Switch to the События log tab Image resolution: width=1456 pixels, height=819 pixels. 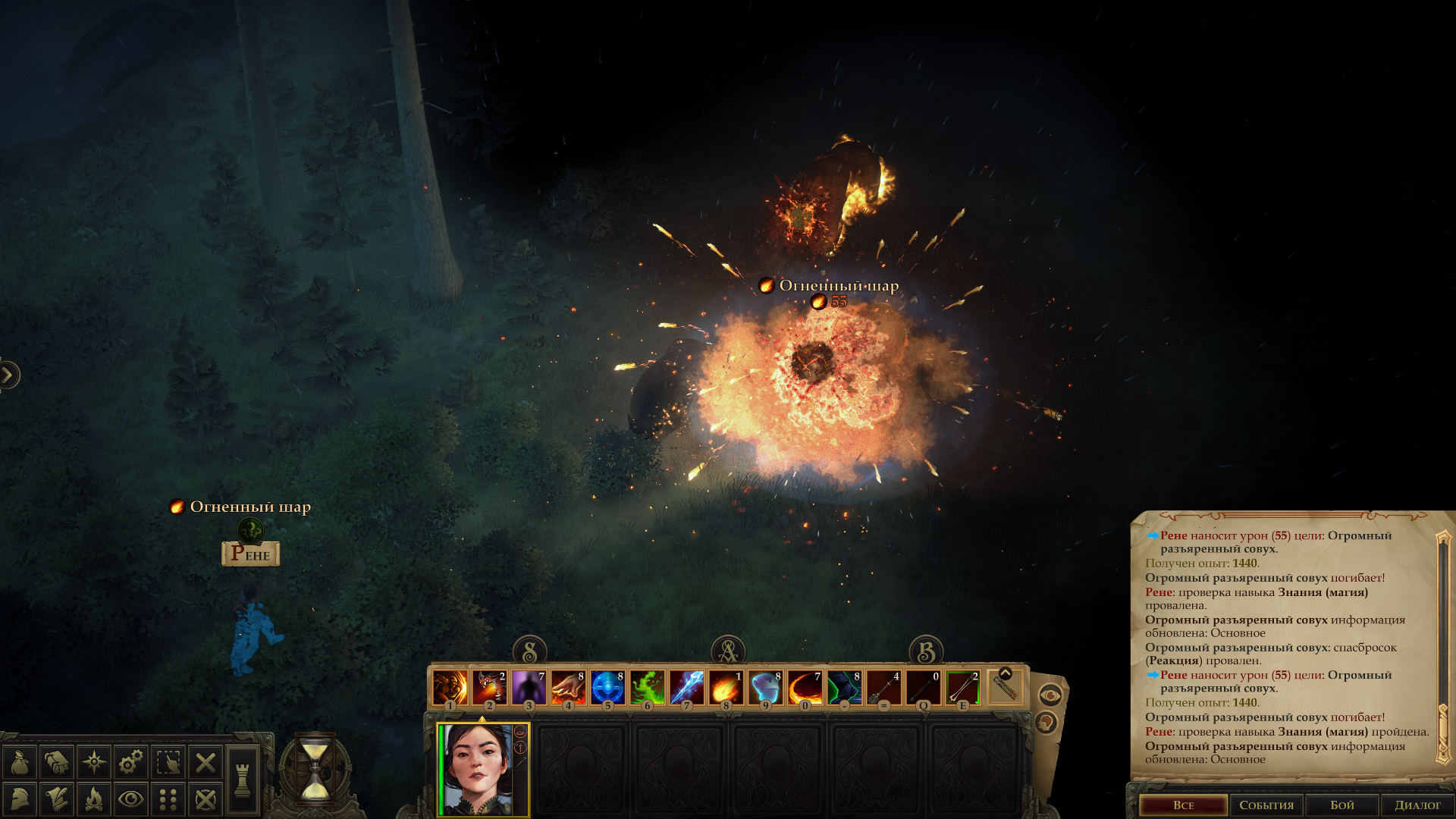1266,805
